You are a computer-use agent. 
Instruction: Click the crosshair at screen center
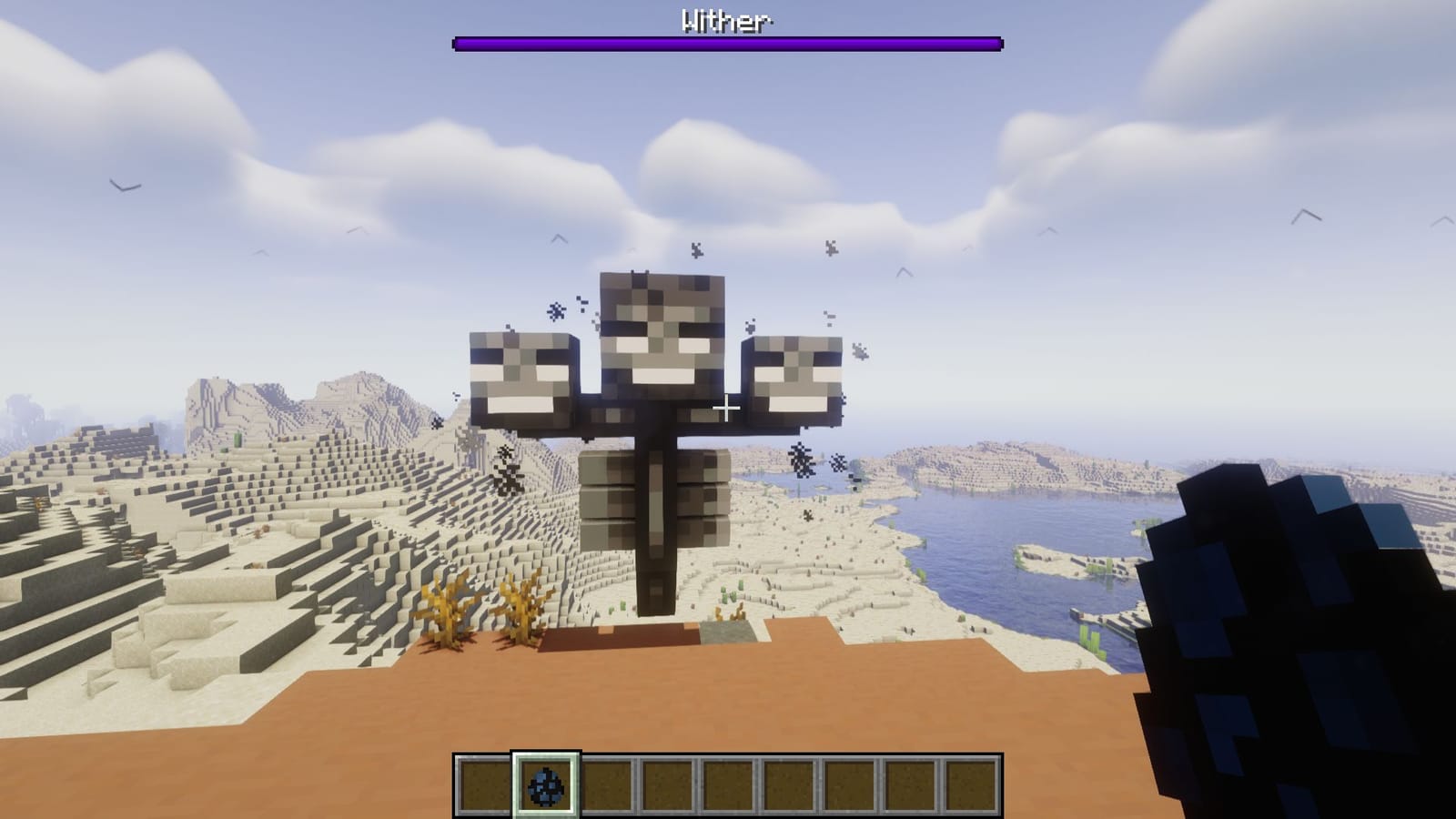[x=728, y=409]
